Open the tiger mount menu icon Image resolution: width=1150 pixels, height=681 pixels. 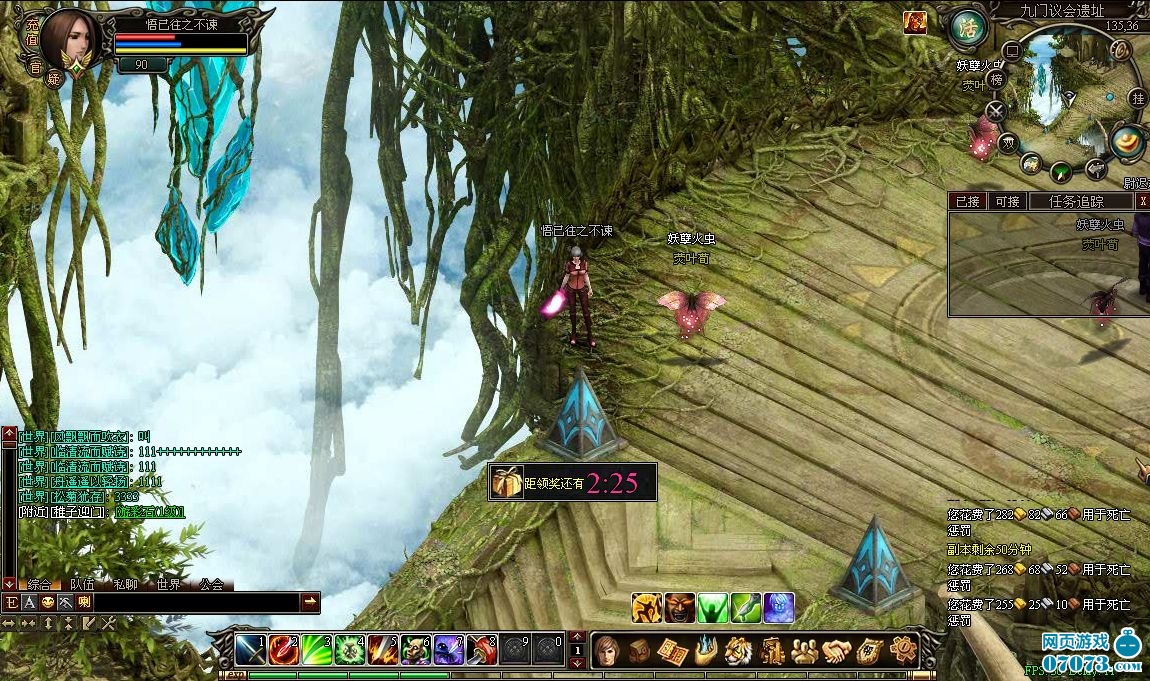(738, 651)
